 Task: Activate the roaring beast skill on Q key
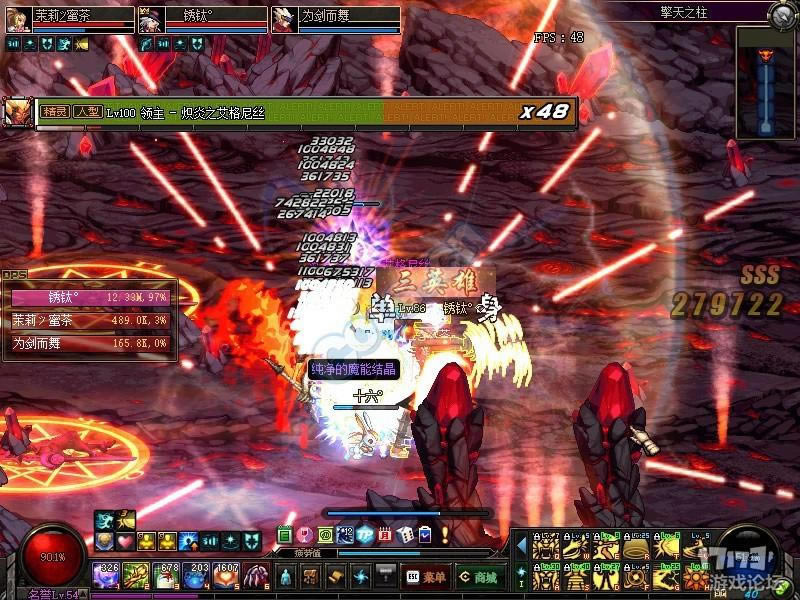point(547,548)
